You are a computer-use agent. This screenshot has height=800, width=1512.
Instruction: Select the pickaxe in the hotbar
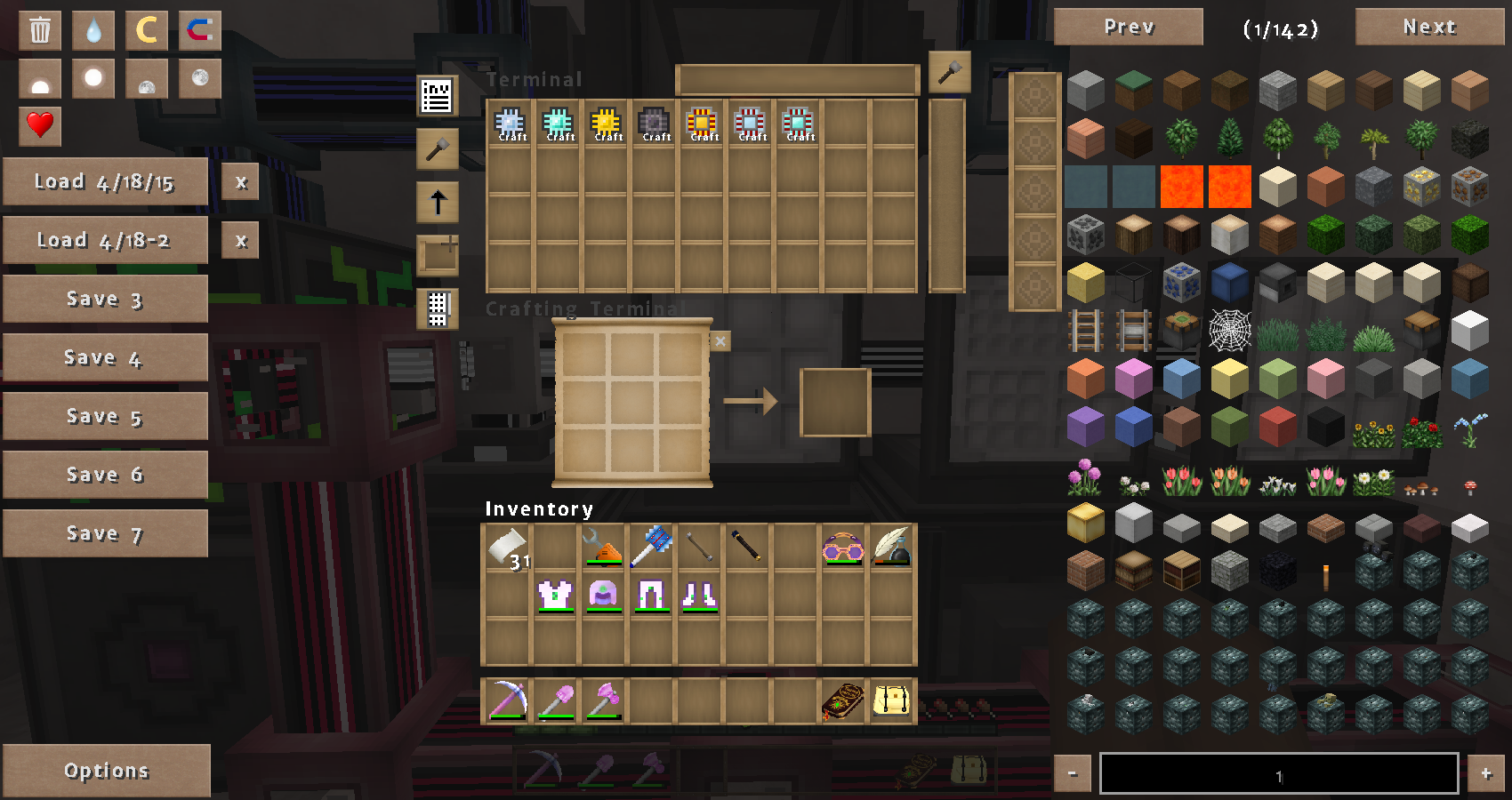(508, 700)
